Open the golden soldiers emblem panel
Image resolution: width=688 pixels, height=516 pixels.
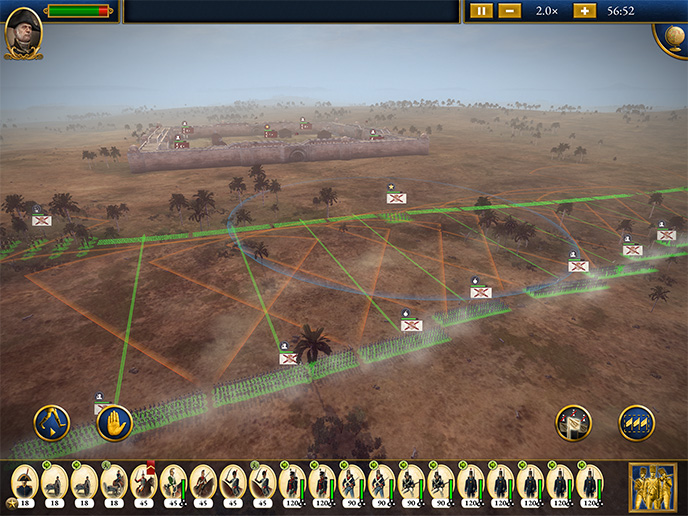pos(651,487)
